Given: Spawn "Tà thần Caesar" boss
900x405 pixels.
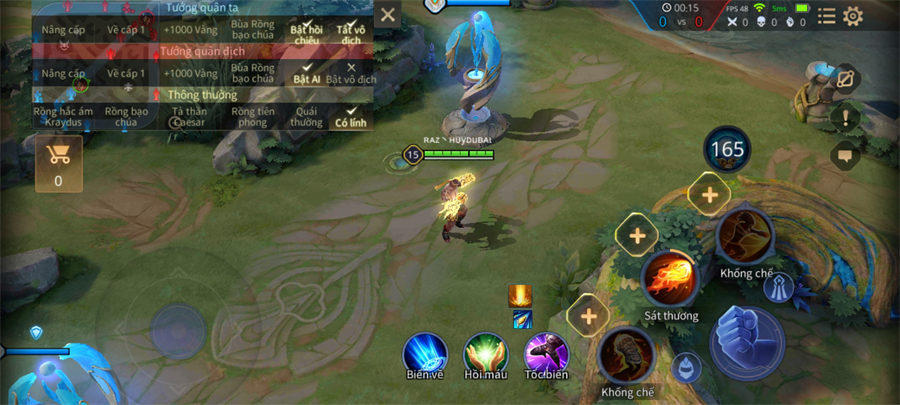Looking at the screenshot, I should pos(189,116).
